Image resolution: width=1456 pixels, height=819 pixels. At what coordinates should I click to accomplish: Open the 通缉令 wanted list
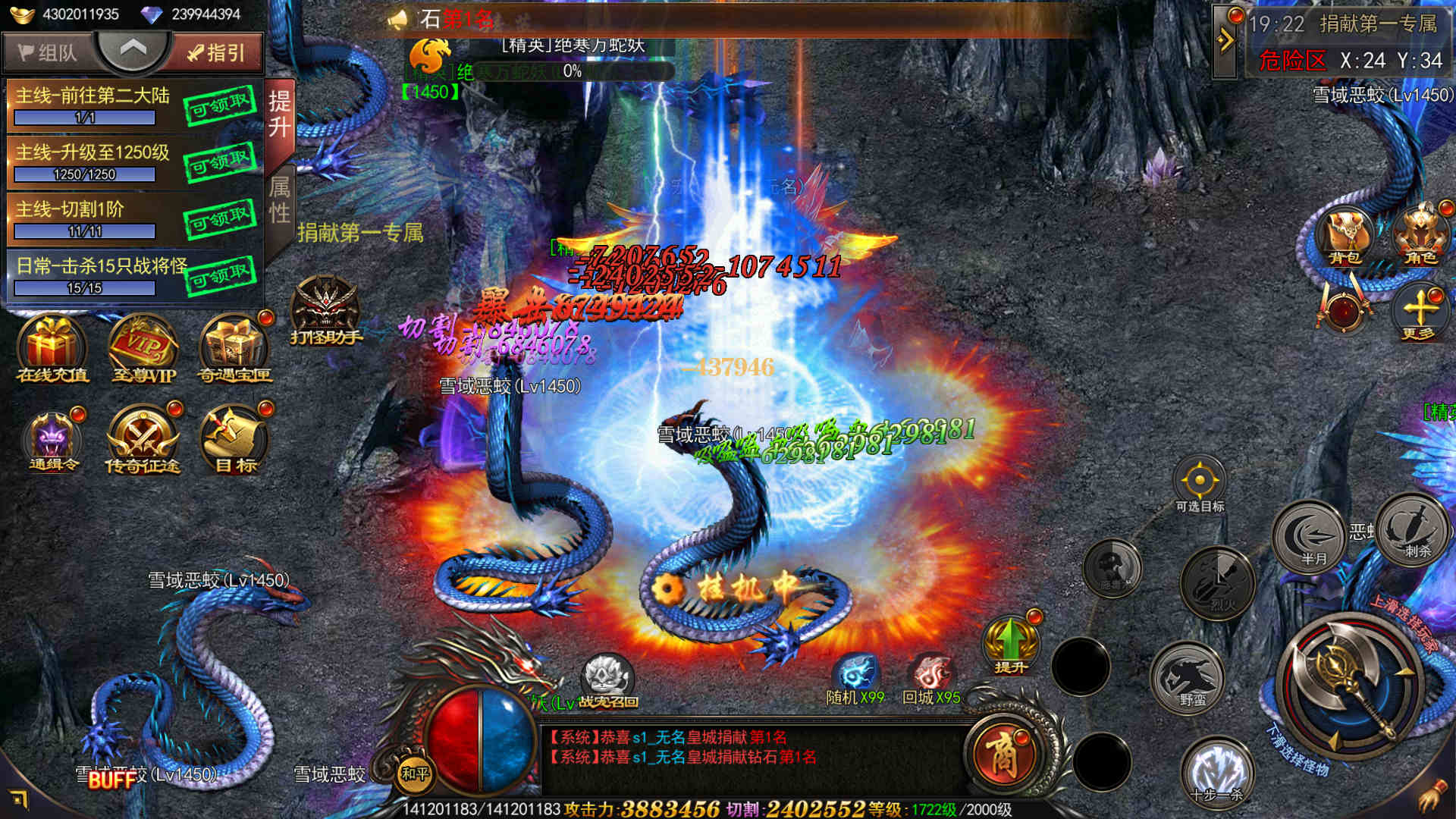(52, 441)
